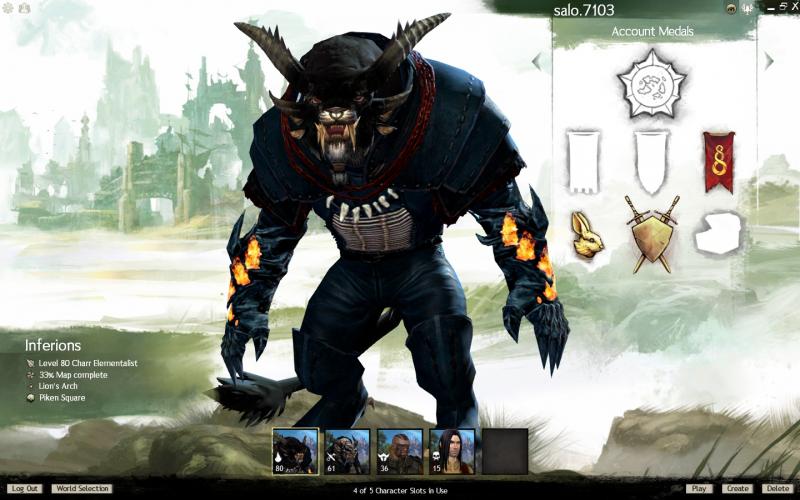Pick the level 36 character portrait
Image resolution: width=800 pixels, height=500 pixels.
[400, 451]
